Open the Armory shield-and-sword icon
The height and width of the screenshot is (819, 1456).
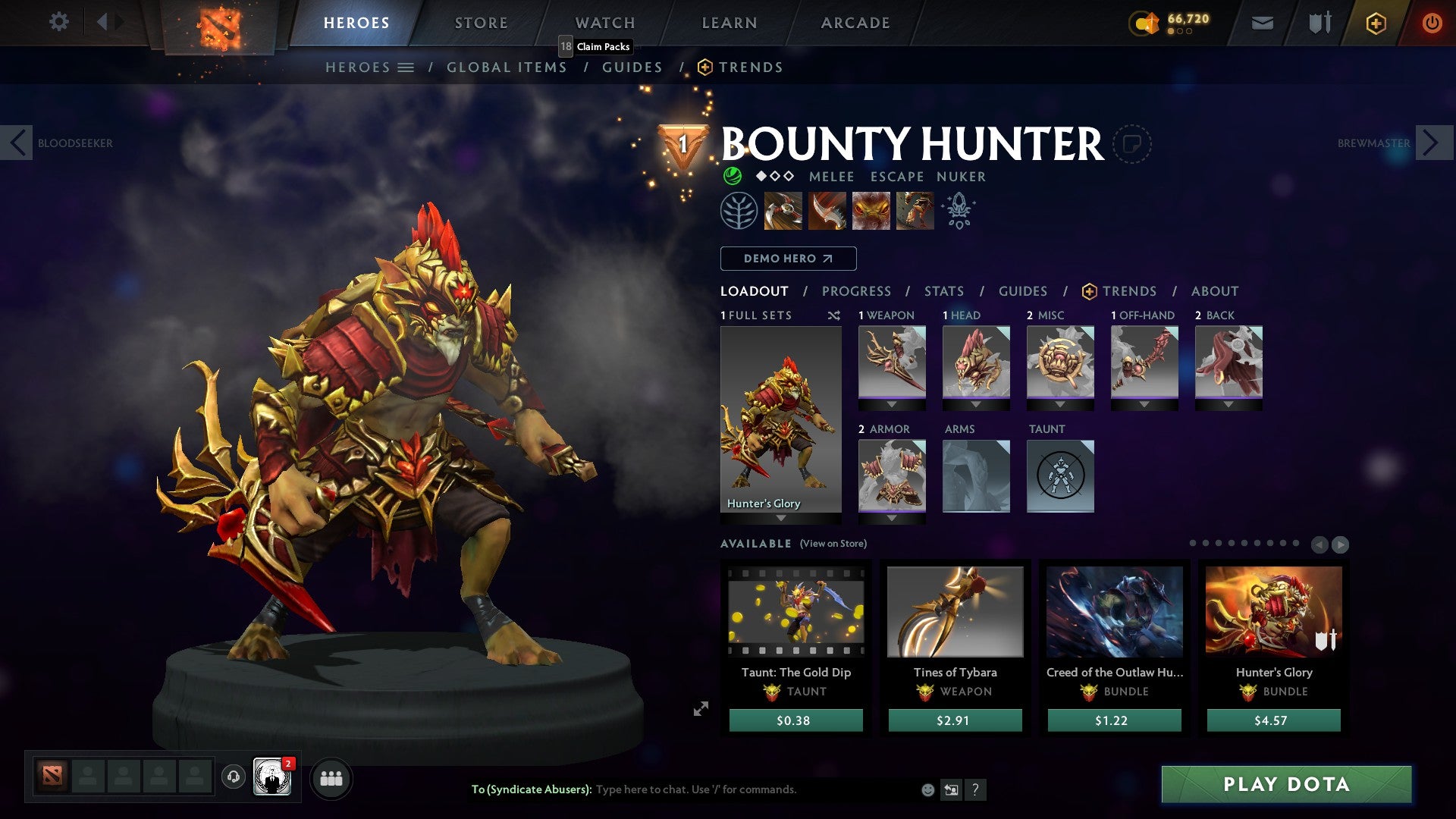pyautogui.click(x=1319, y=22)
